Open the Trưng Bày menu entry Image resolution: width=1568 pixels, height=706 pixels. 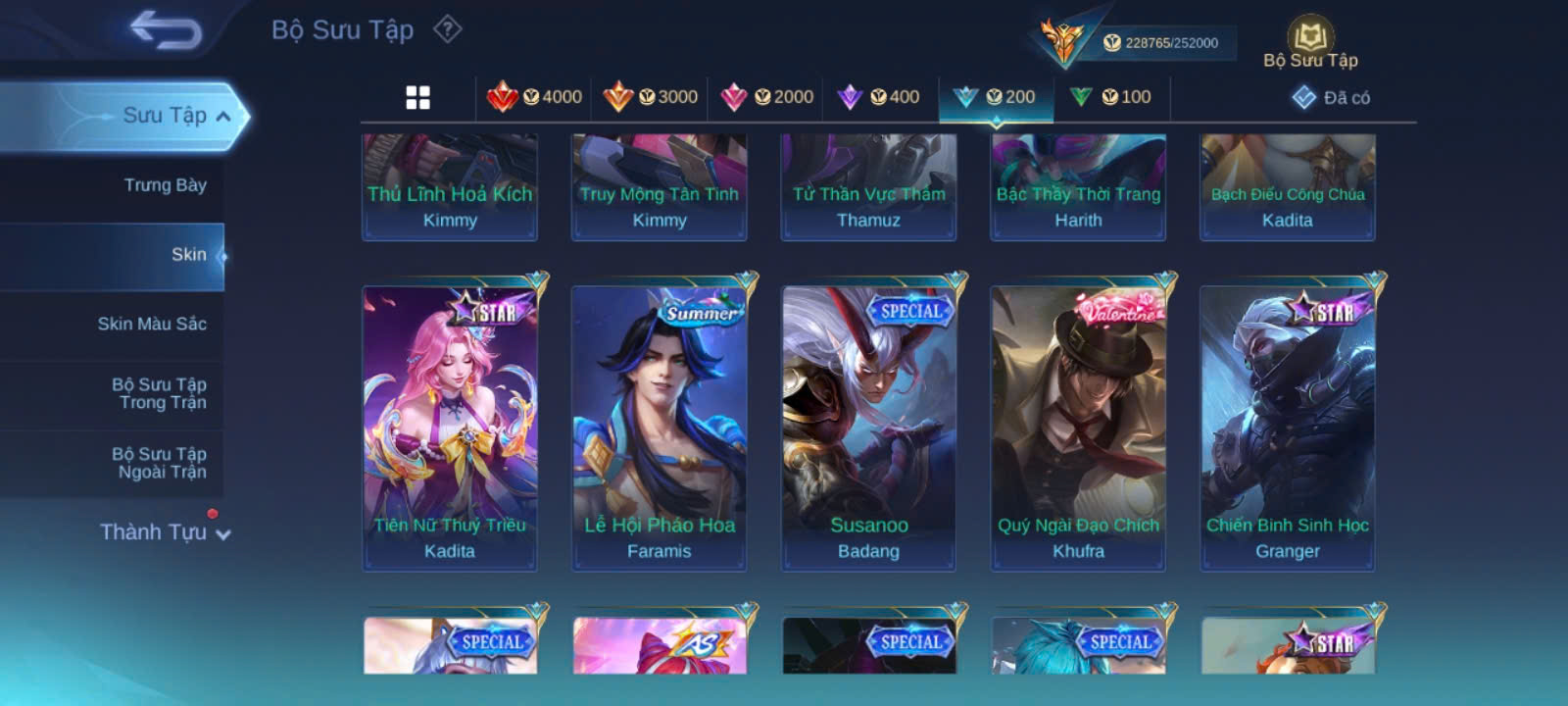(165, 185)
